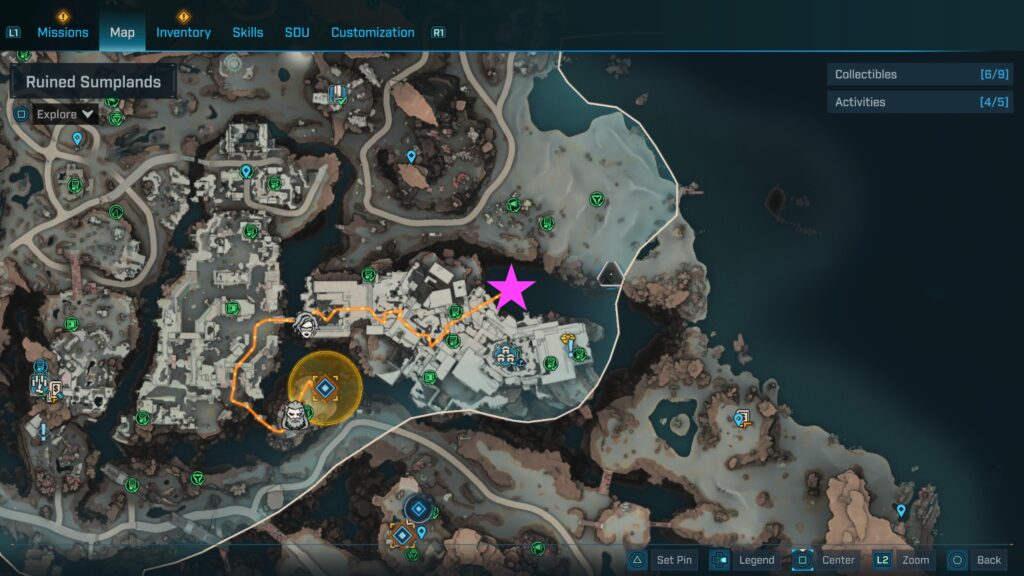The height and width of the screenshot is (576, 1024).
Task: Select the Map tab
Action: (x=122, y=32)
